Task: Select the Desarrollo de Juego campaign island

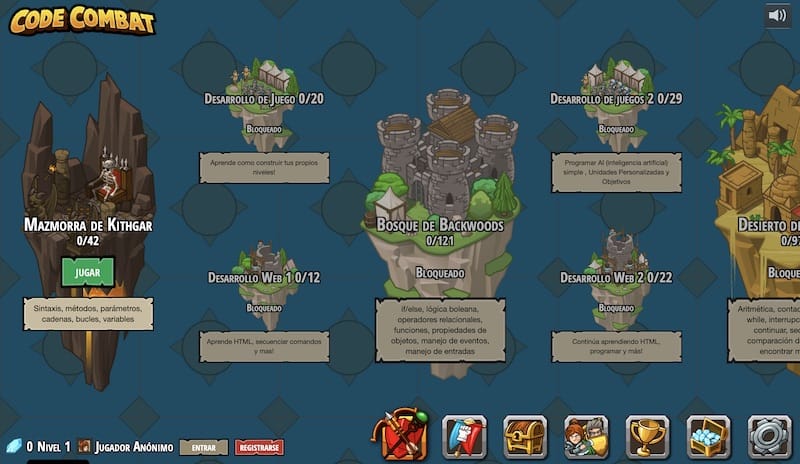Action: click(x=263, y=85)
